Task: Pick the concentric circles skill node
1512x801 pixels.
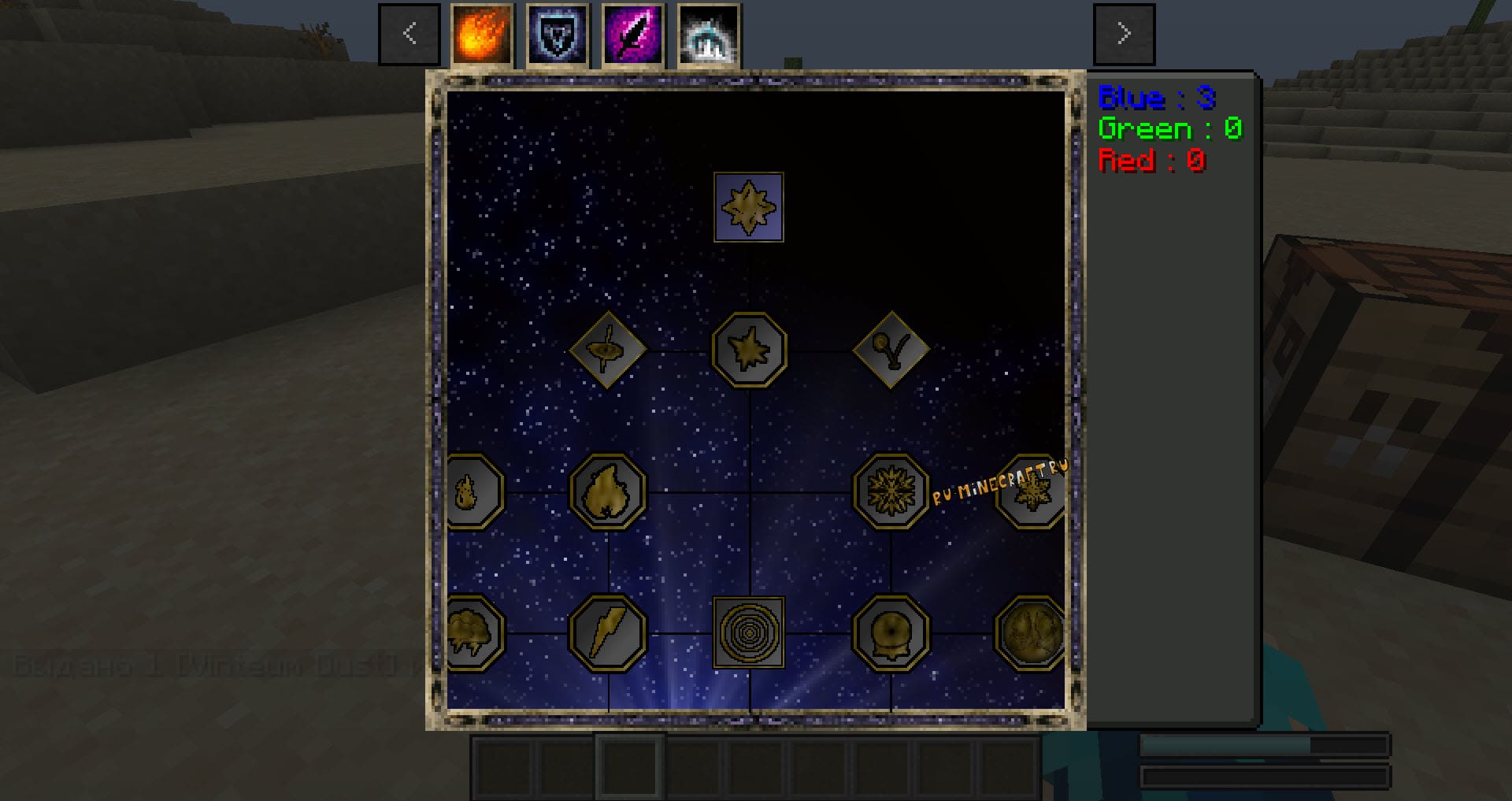Action: pos(748,632)
